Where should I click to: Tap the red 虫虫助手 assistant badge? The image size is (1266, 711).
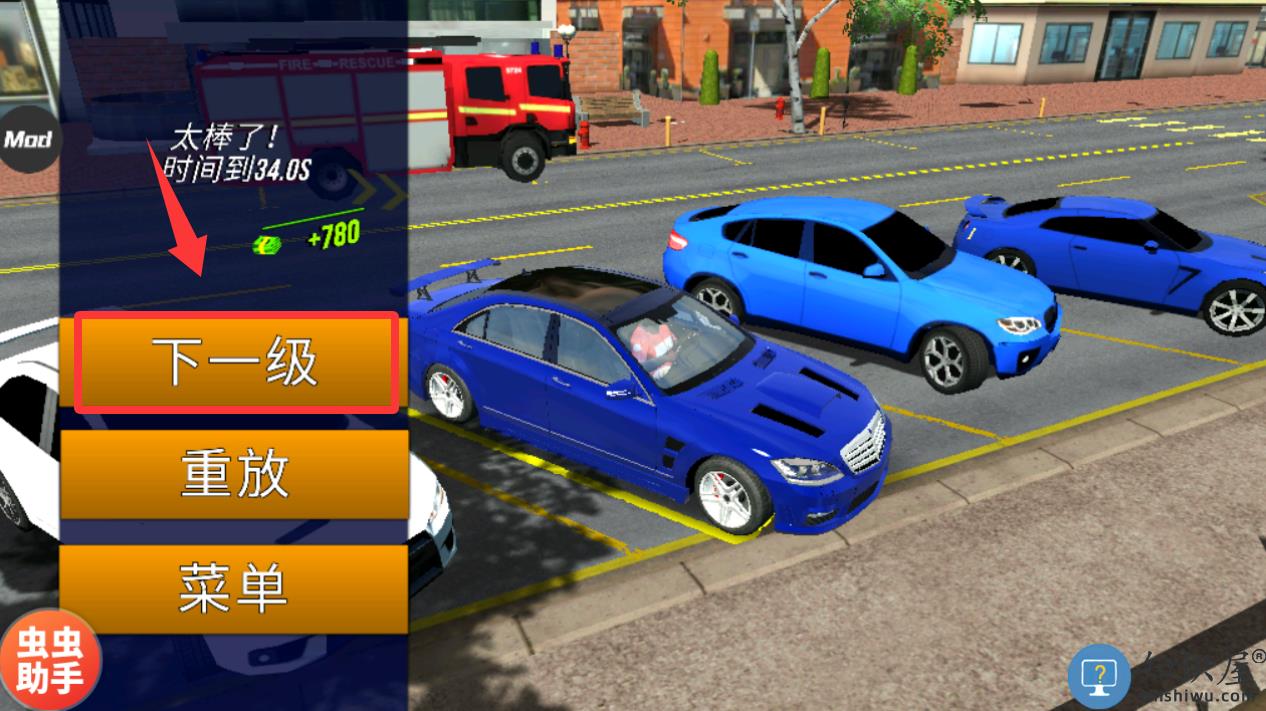(x=49, y=661)
